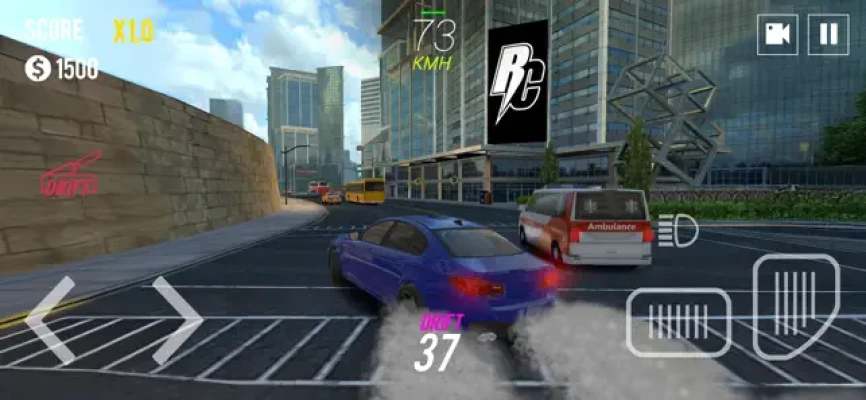
Task: Pause the game
Action: tap(828, 35)
